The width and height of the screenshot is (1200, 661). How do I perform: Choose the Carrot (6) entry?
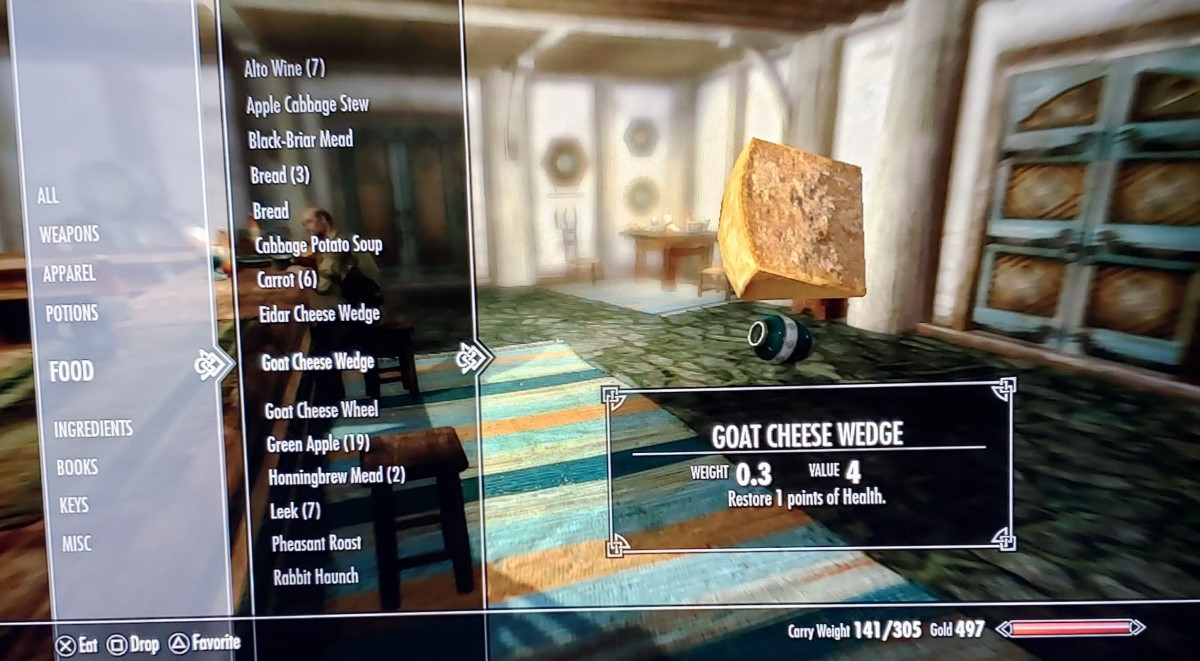pos(287,279)
